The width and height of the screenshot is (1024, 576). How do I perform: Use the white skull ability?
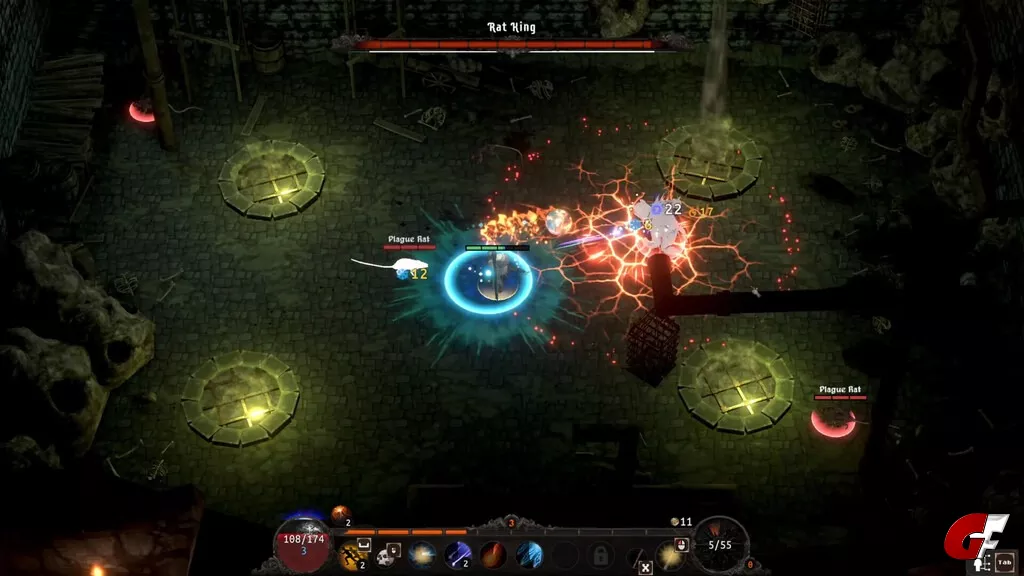pyautogui.click(x=385, y=554)
